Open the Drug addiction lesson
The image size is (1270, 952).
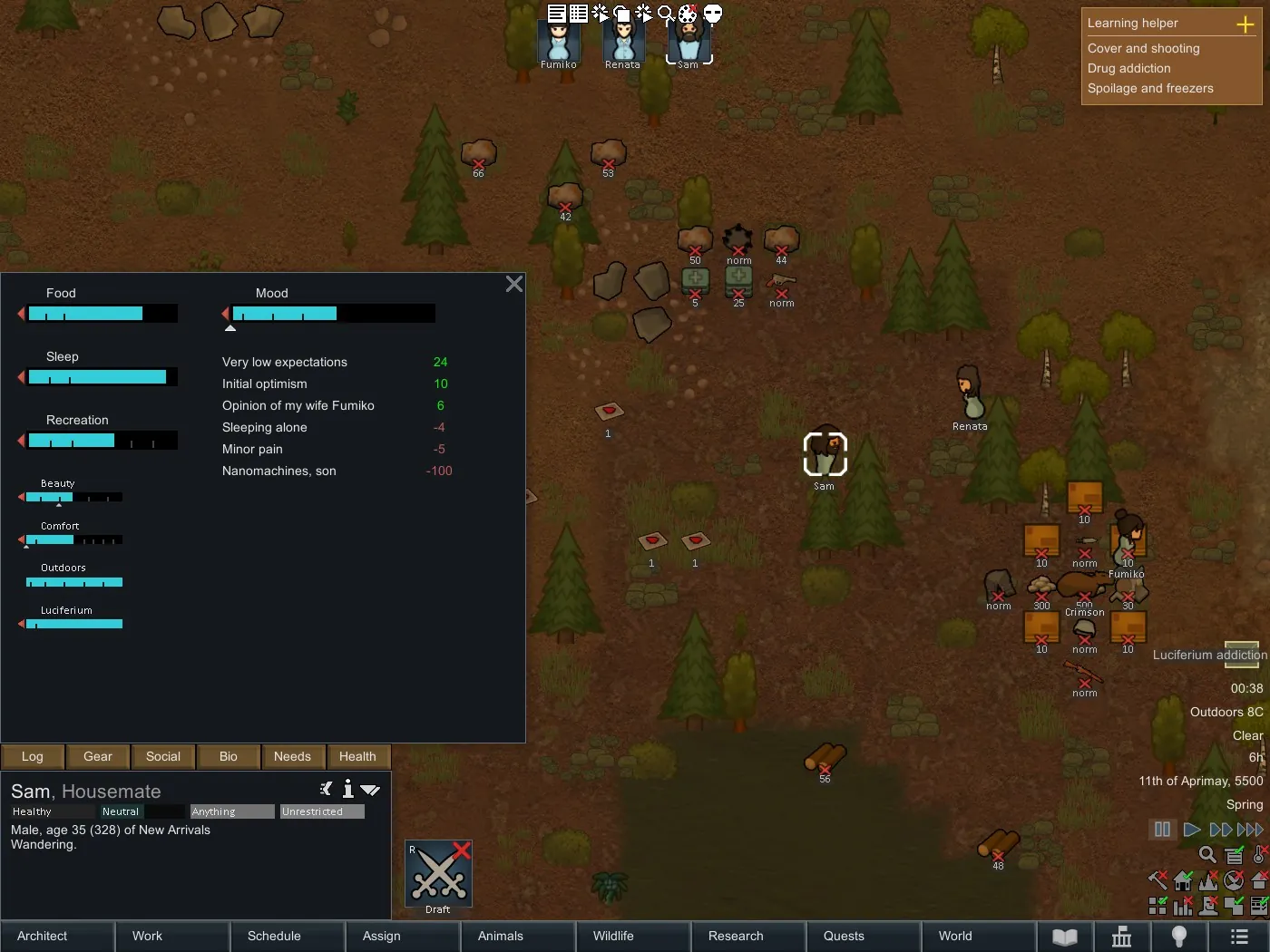point(1129,68)
